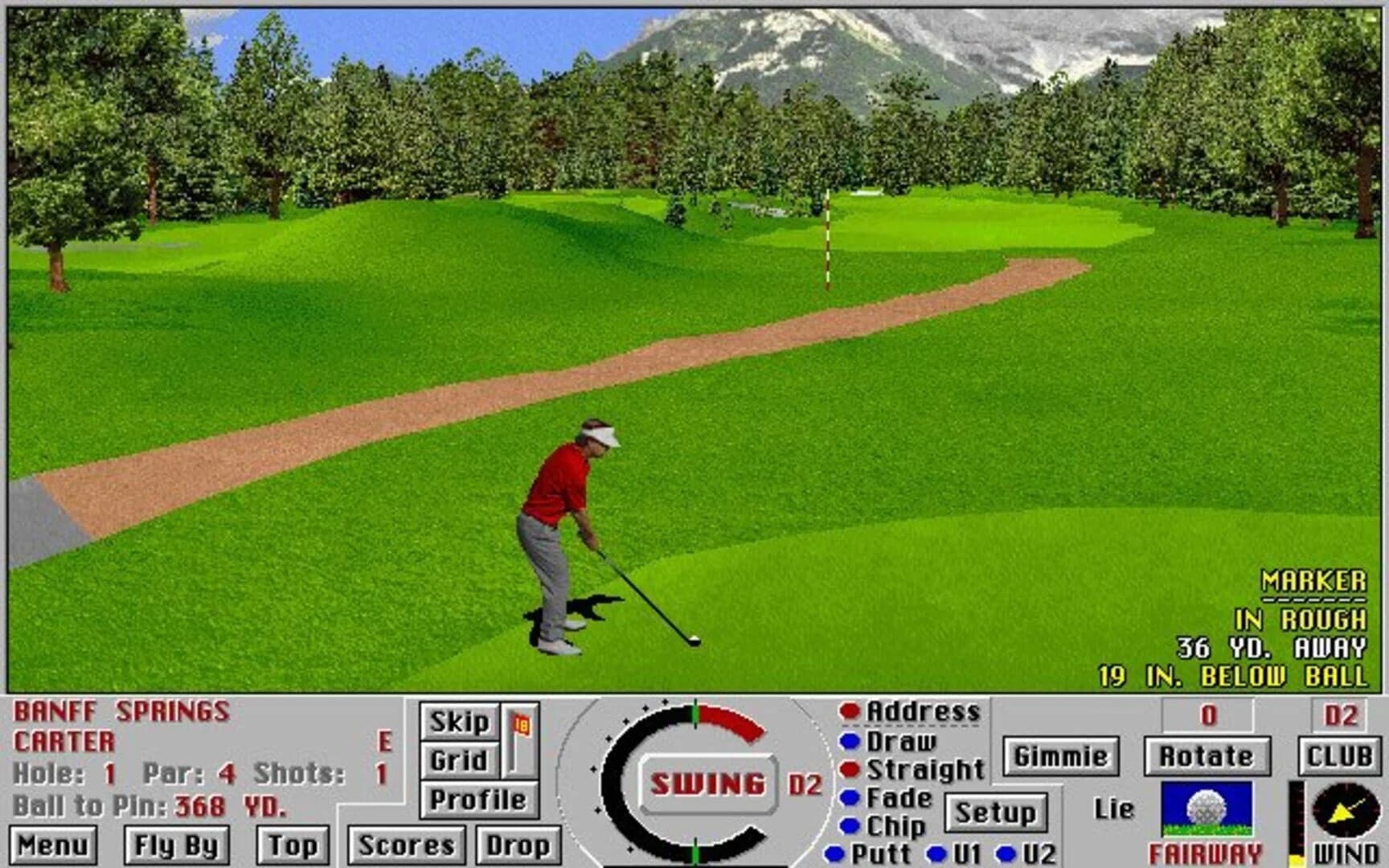This screenshot has height=868, width=1389.
Task: View the Top-down hole map
Action: point(295,844)
